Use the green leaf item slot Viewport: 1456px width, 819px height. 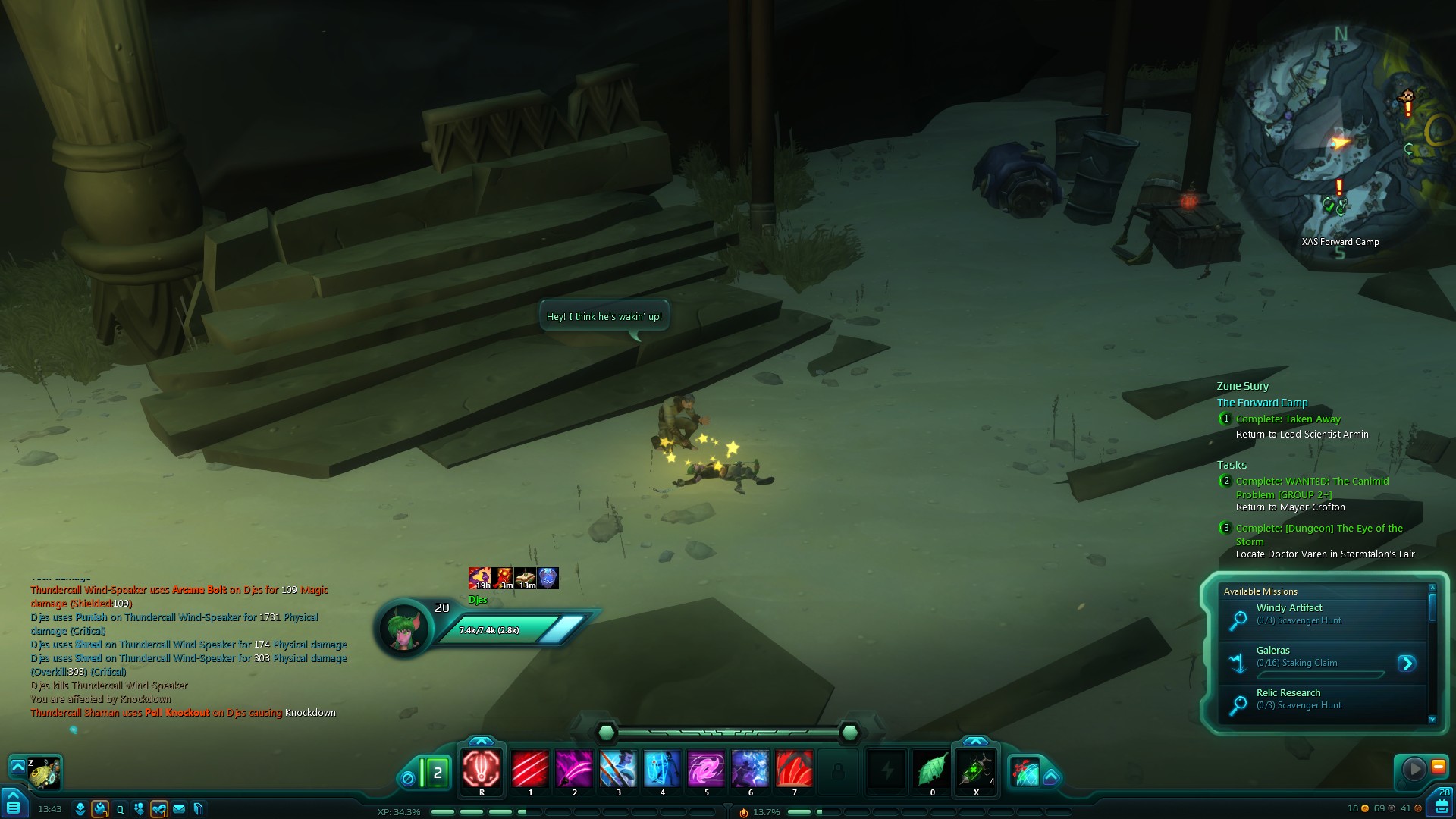coord(932,769)
